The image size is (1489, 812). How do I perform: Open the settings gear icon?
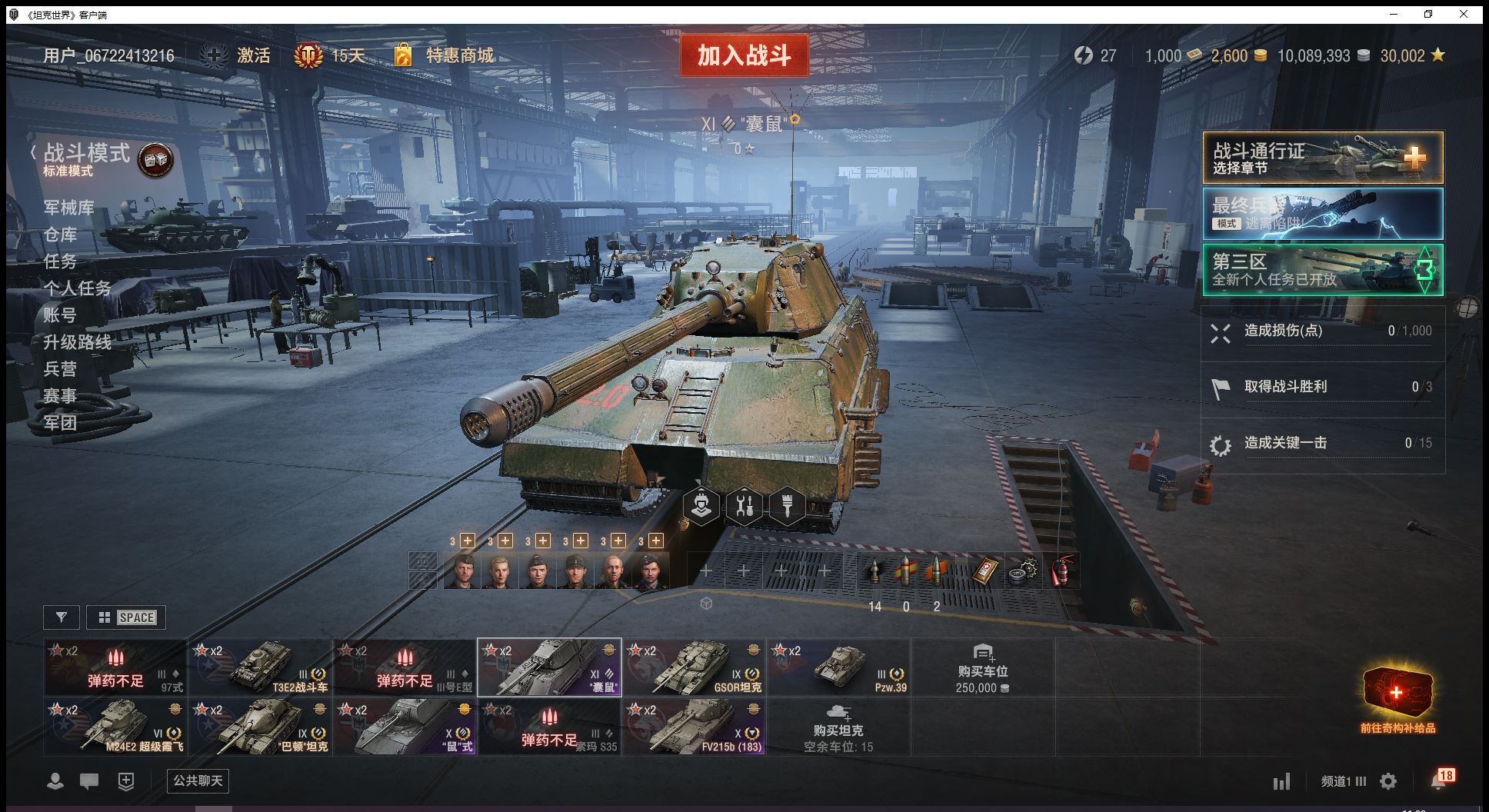[1388, 781]
